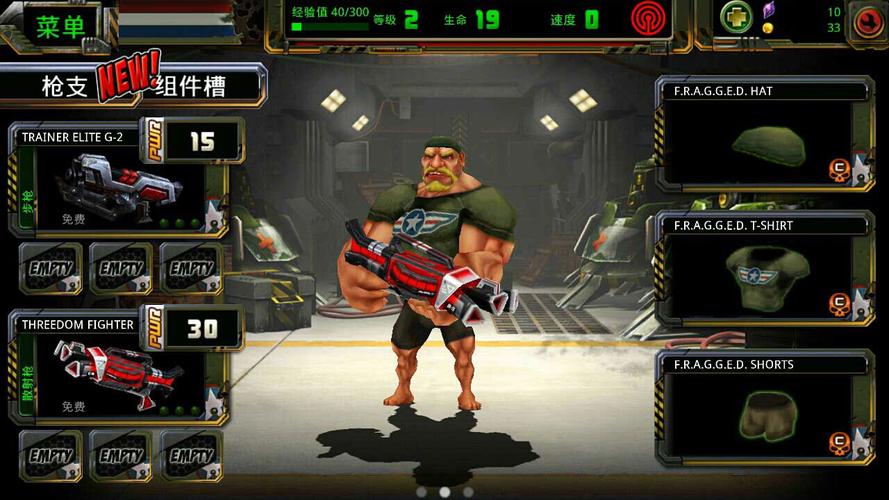The image size is (889, 500).
Task: Choose the F.R.A.G.G.E.D. T-Shirt item
Action: (762, 271)
